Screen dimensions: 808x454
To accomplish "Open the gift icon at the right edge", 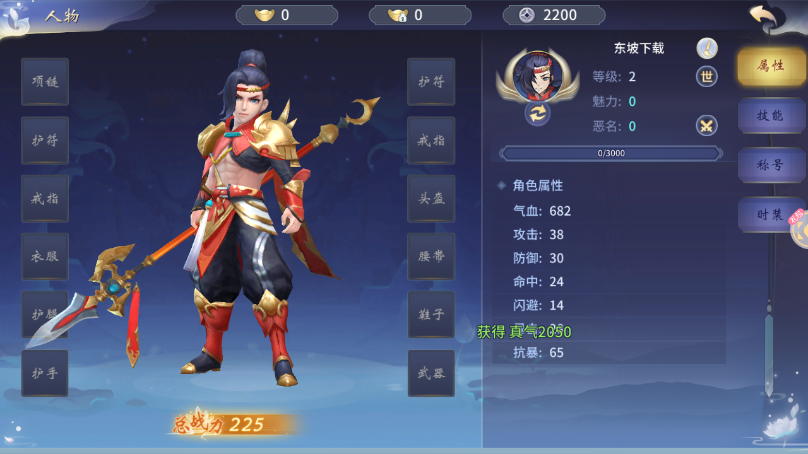I will pos(799,229).
